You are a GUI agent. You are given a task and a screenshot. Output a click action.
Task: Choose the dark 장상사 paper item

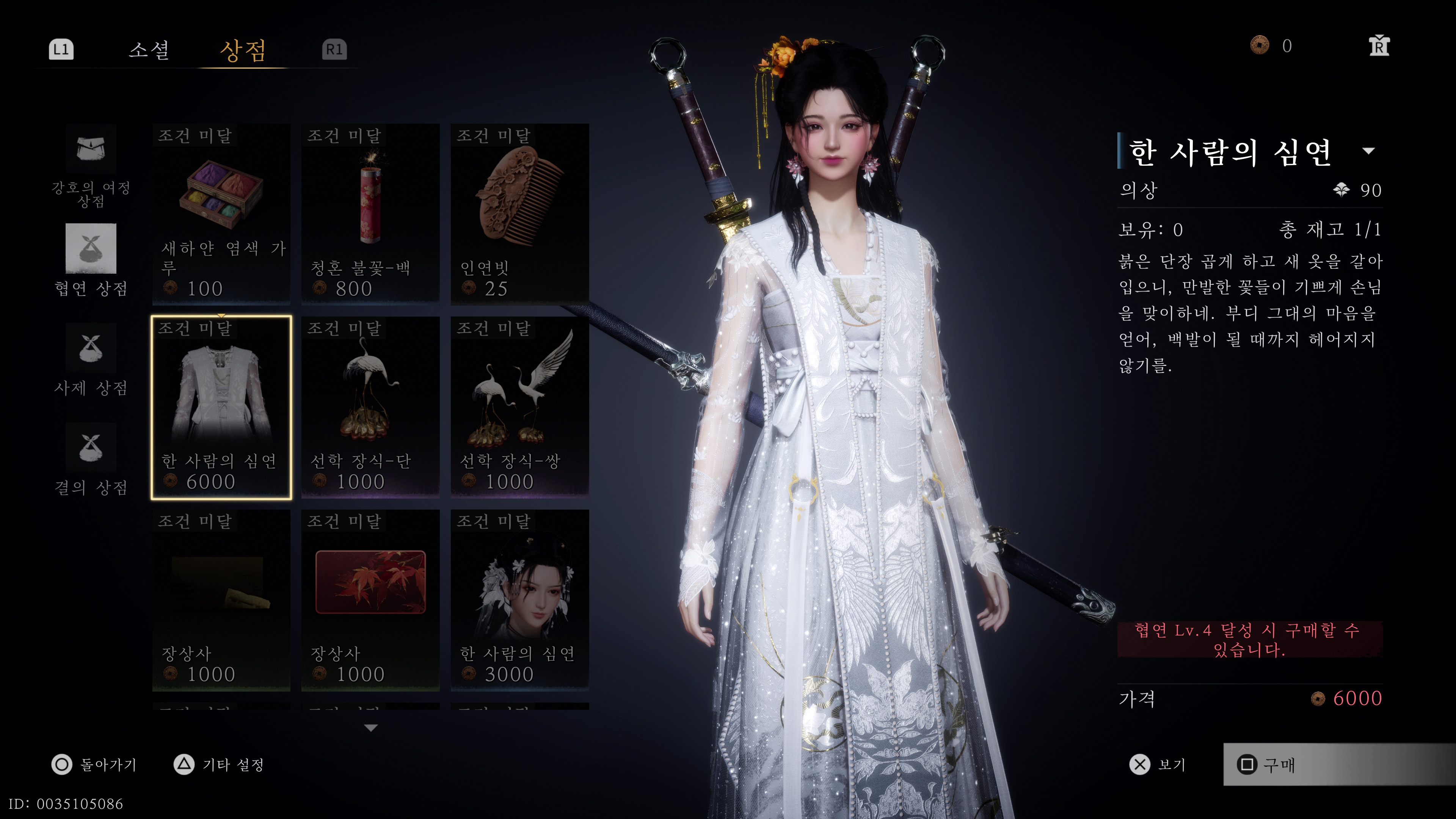coord(221,600)
